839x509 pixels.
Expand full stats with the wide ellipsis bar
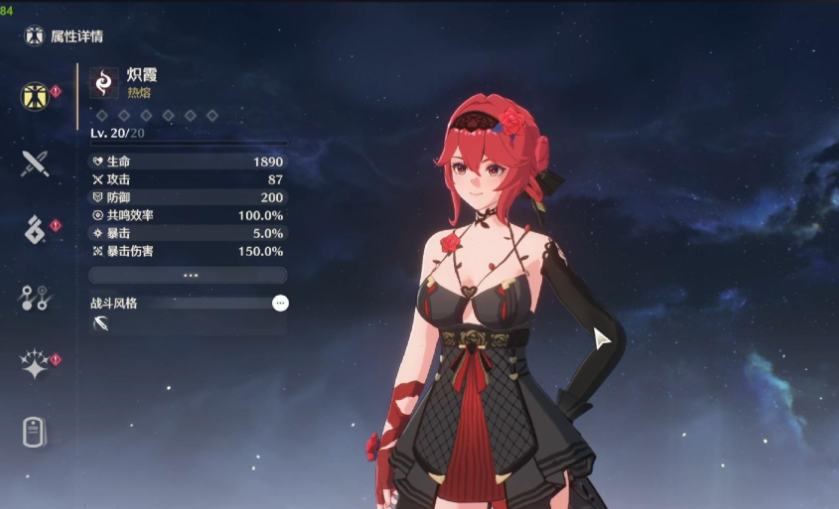click(188, 275)
